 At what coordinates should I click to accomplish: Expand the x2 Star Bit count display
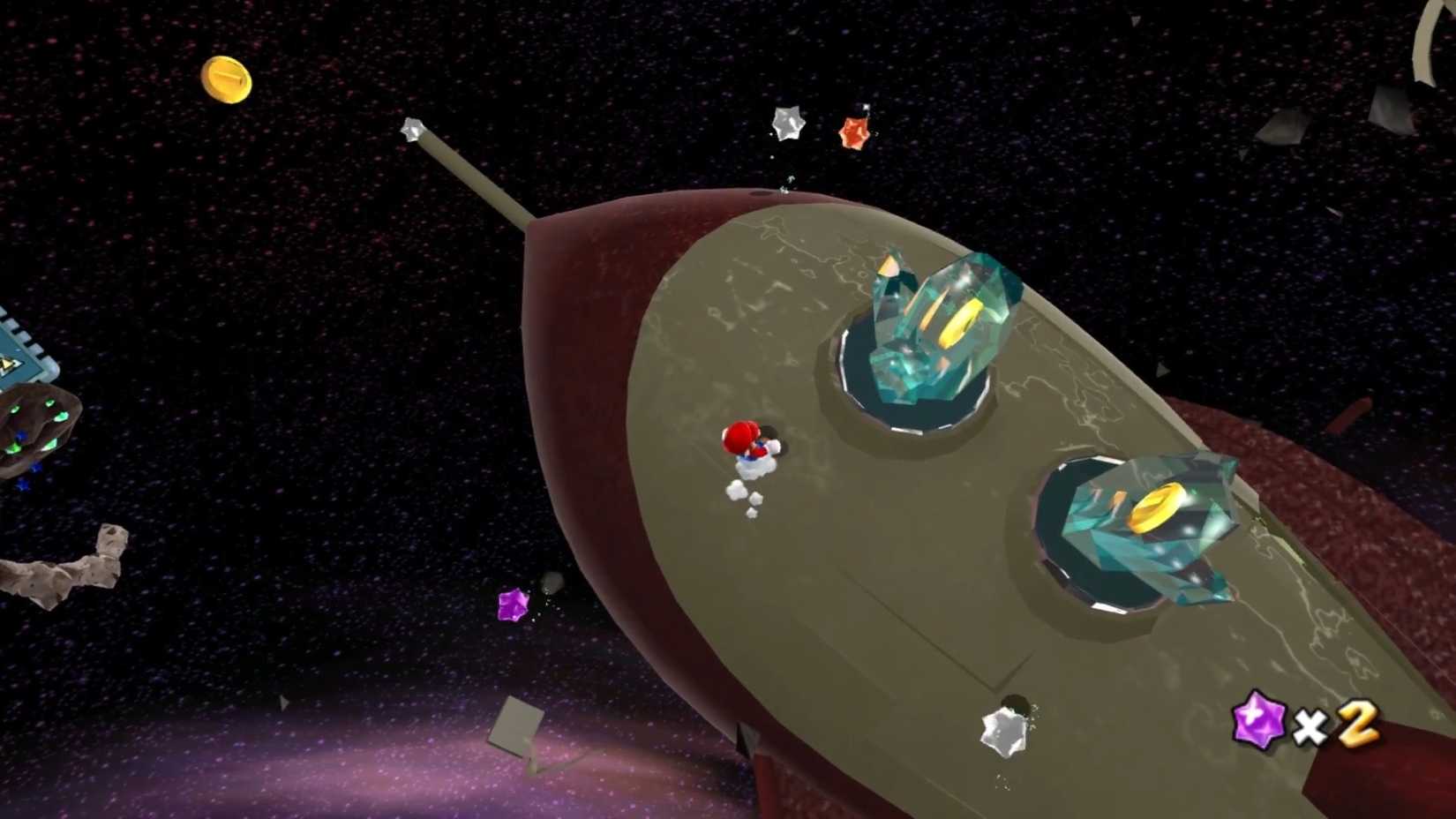click(x=1332, y=725)
